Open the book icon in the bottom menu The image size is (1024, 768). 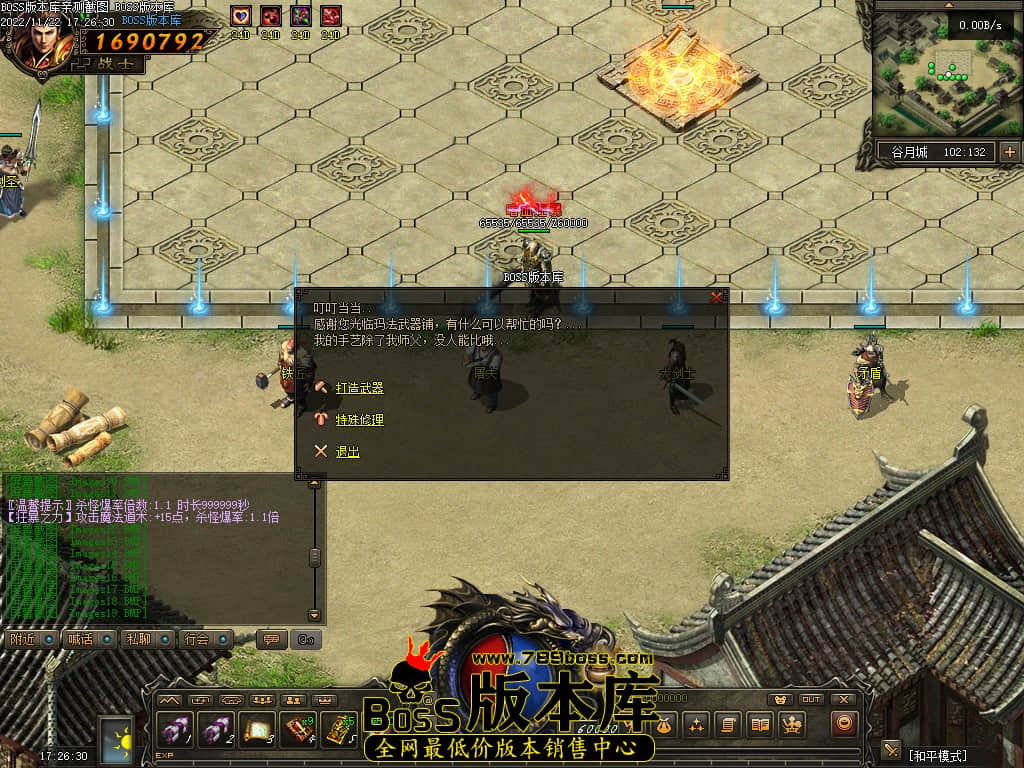pyautogui.click(x=761, y=724)
